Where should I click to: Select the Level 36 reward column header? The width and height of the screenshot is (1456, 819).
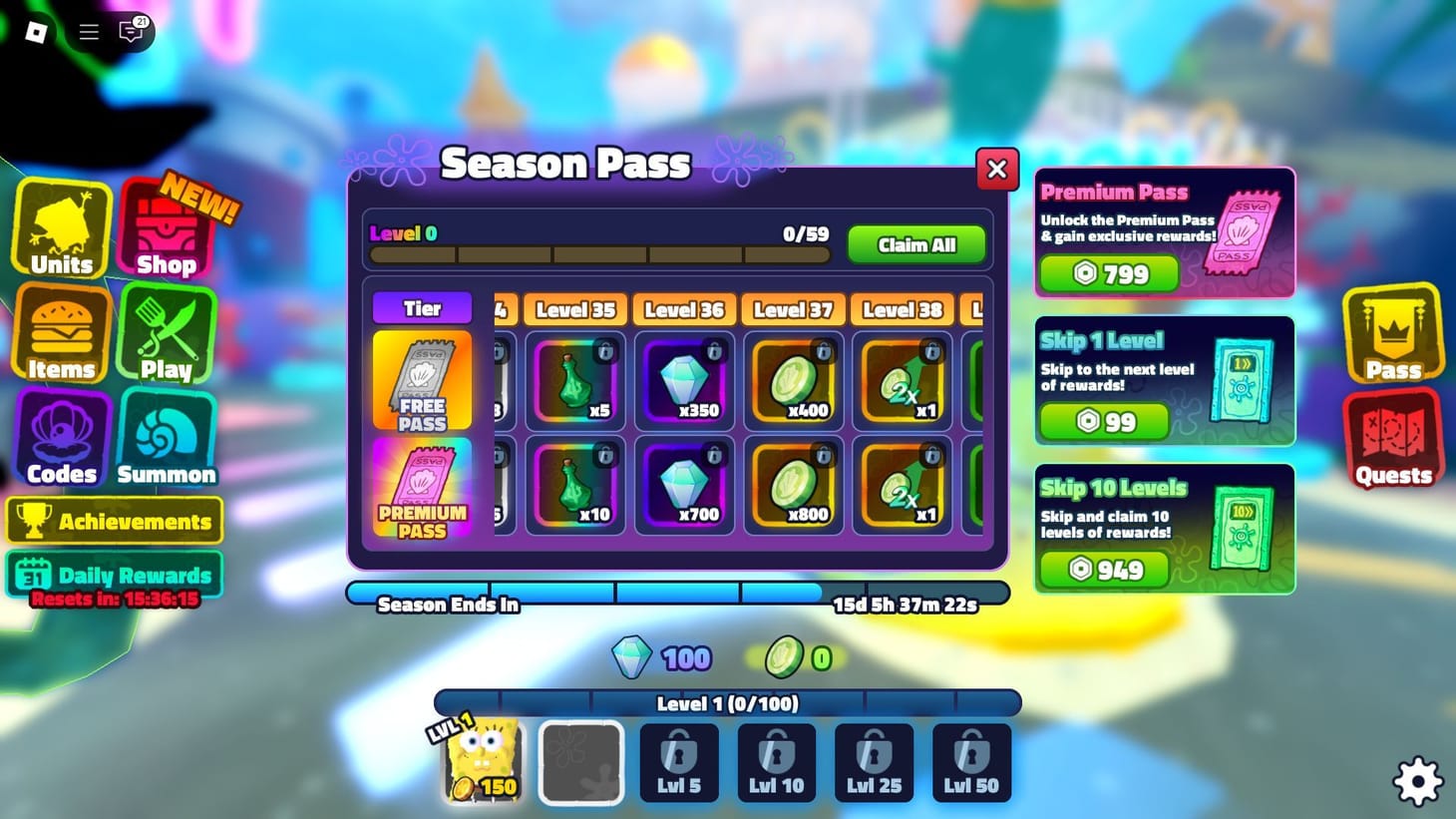(x=683, y=309)
